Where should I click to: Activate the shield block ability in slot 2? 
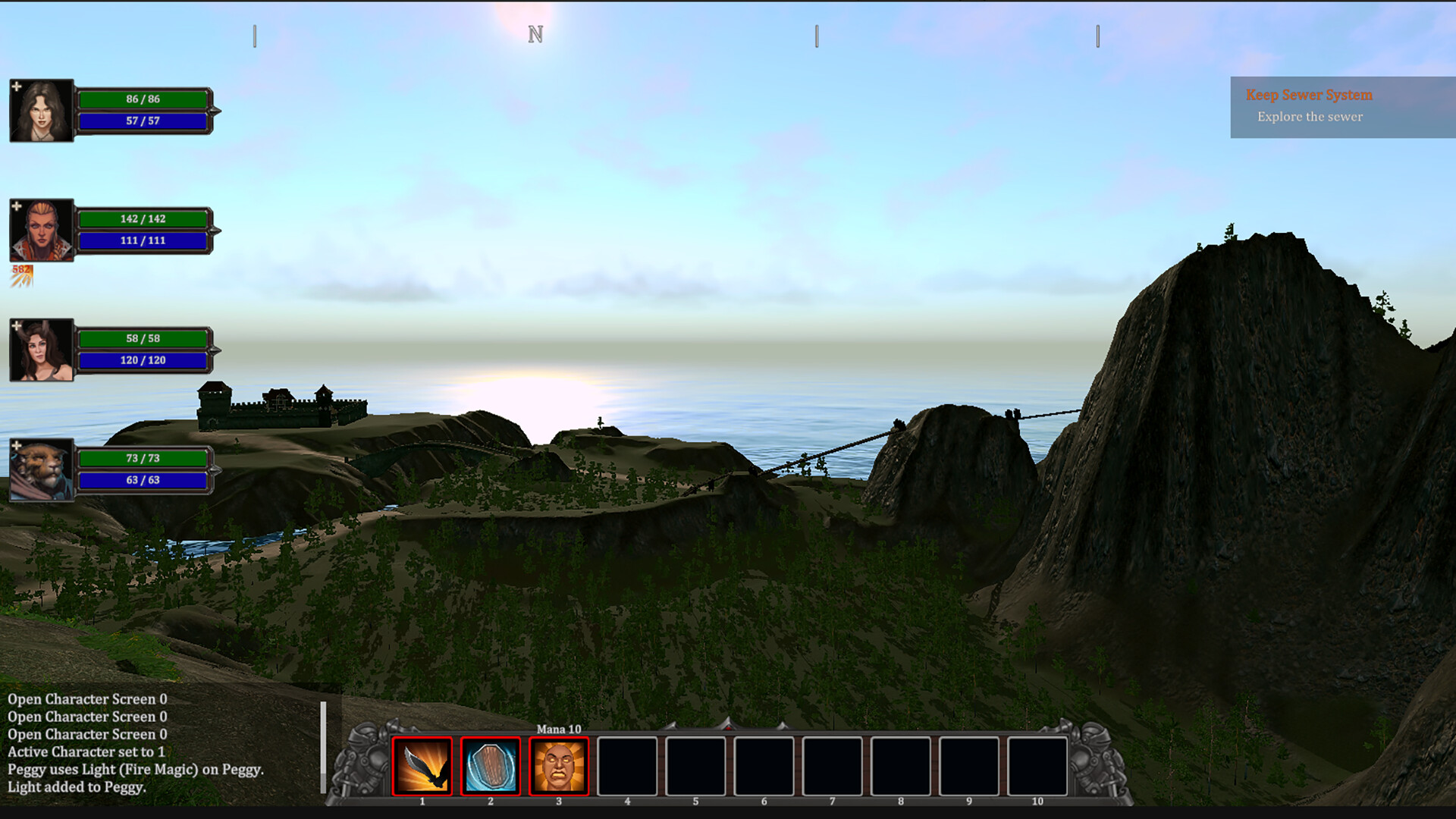pyautogui.click(x=491, y=766)
